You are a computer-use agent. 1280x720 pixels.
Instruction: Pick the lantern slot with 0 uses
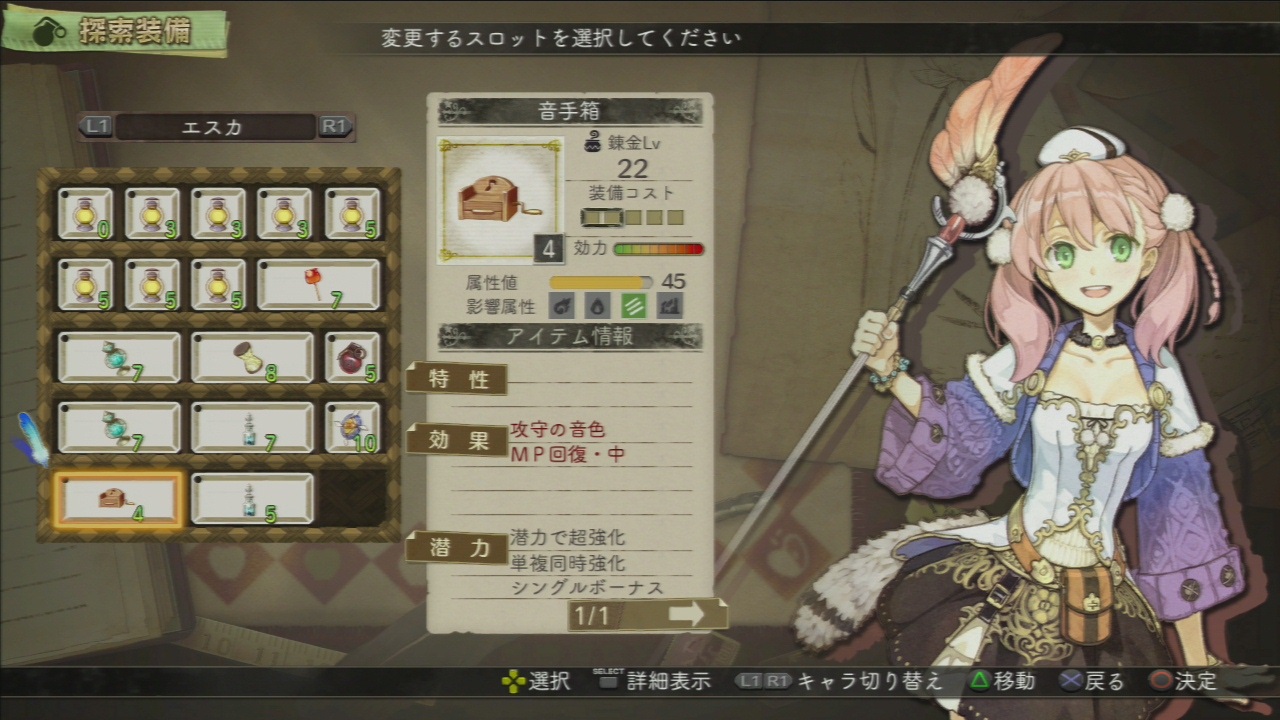tap(85, 214)
